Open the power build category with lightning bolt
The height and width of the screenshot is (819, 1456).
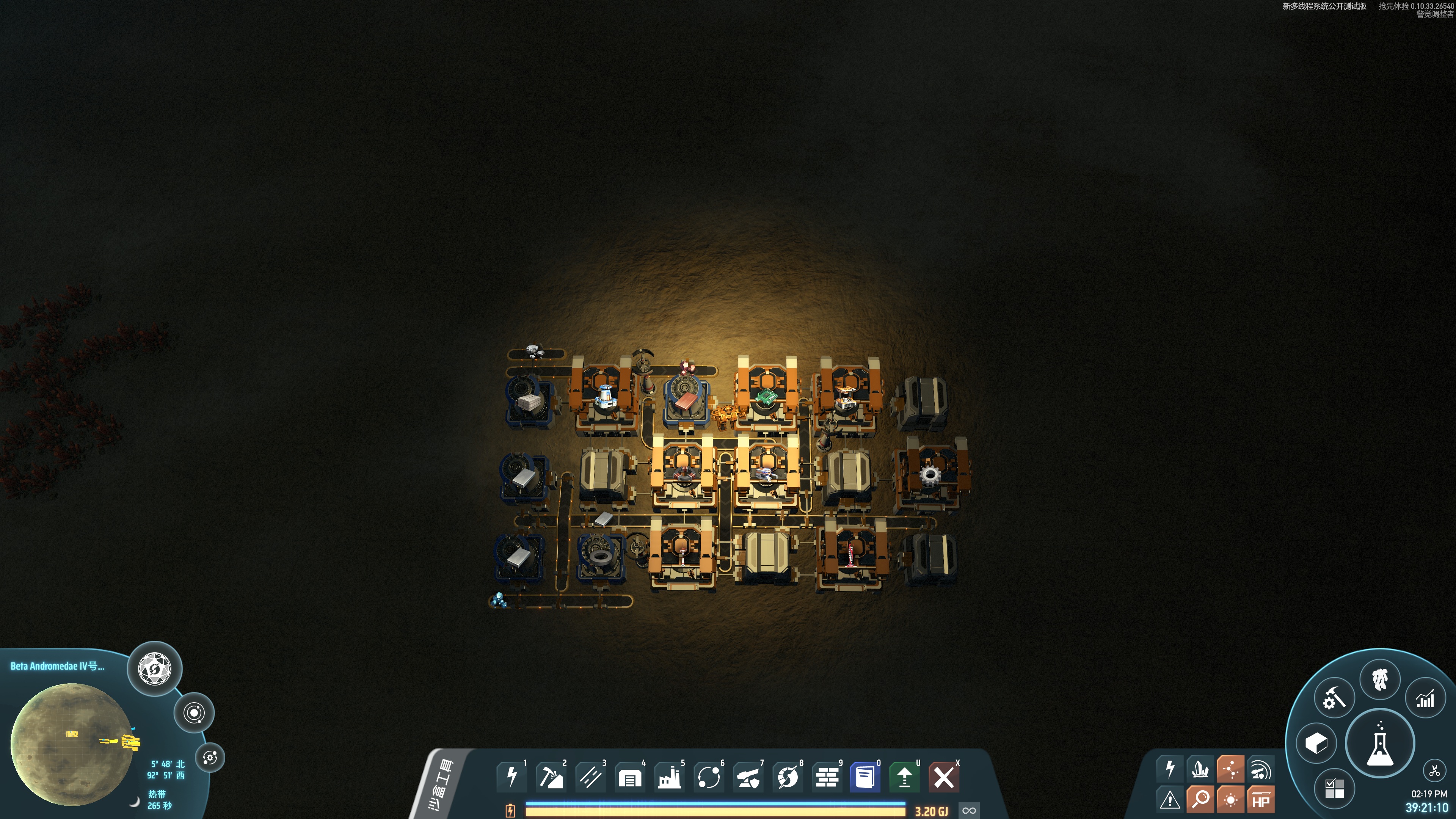click(x=511, y=777)
